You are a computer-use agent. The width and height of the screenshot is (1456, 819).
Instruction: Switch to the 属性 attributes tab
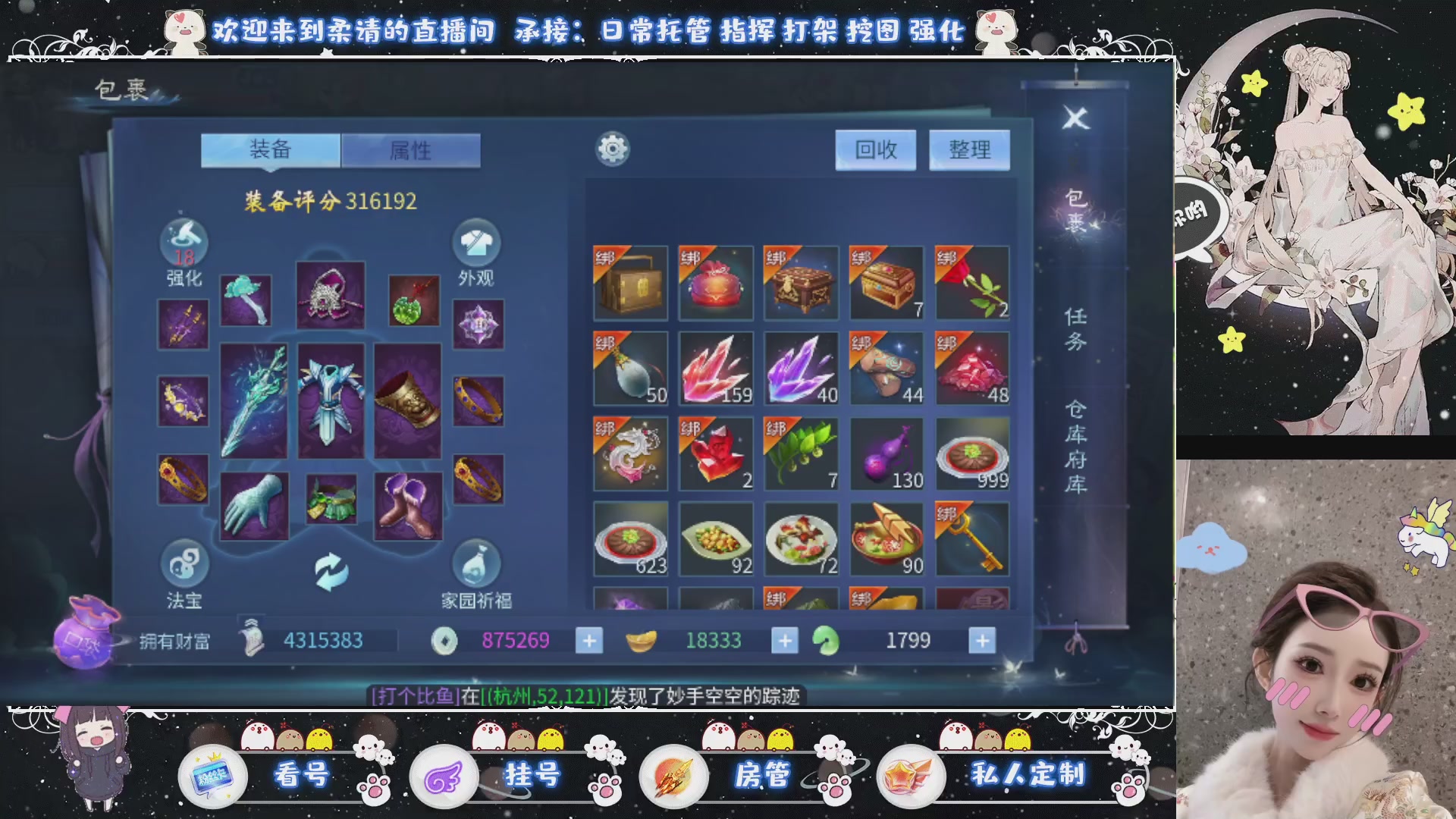pos(410,150)
